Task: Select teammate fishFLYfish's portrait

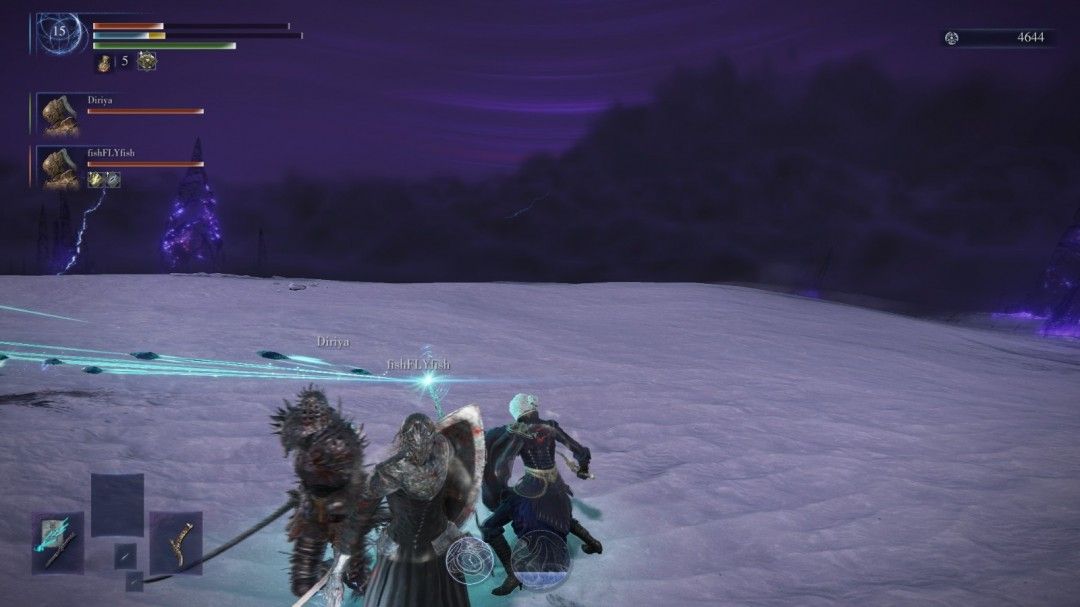Action: tap(58, 166)
